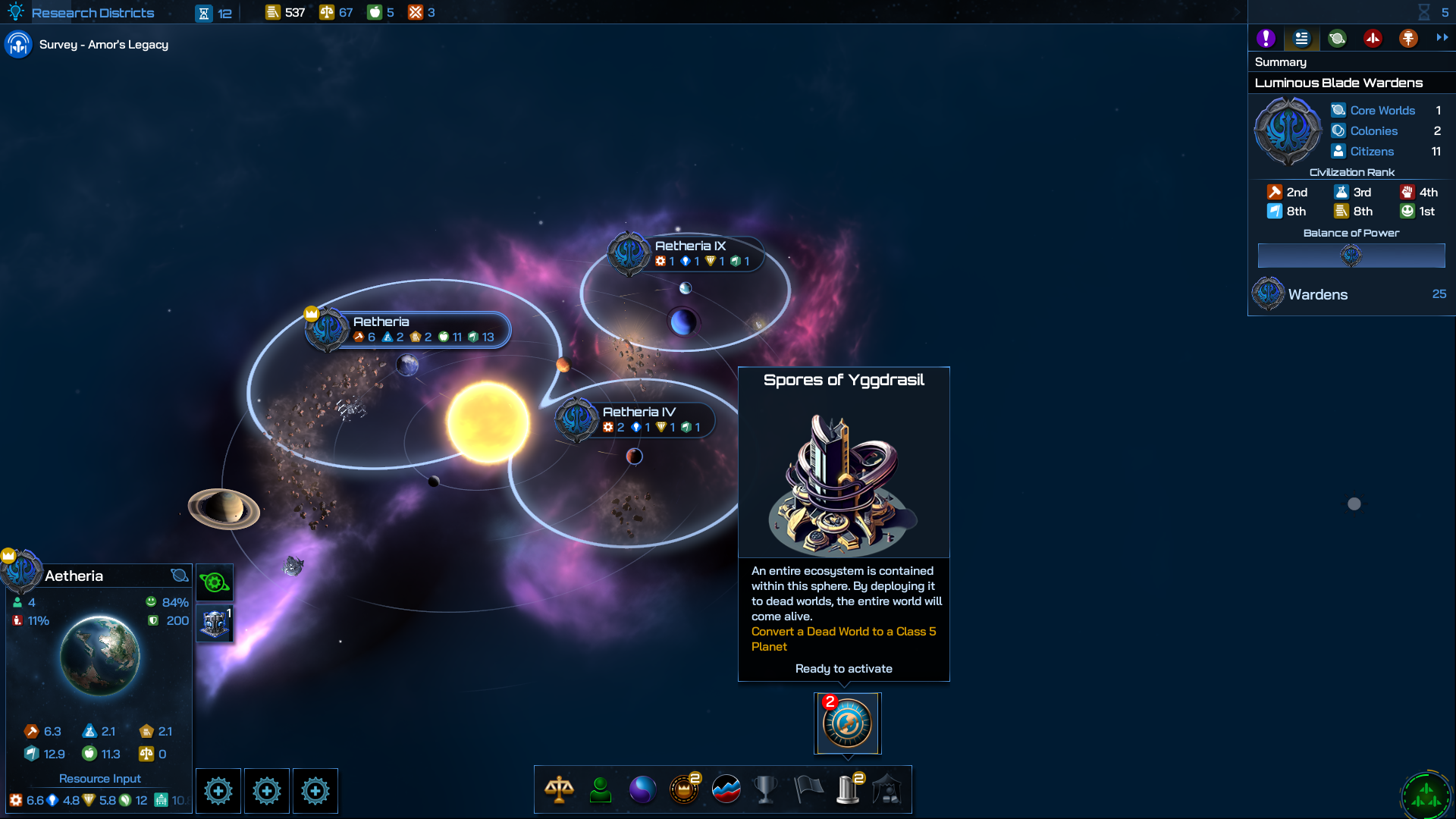Open the purple-blue yin-yang orb screen
The image size is (1456, 819).
[642, 789]
